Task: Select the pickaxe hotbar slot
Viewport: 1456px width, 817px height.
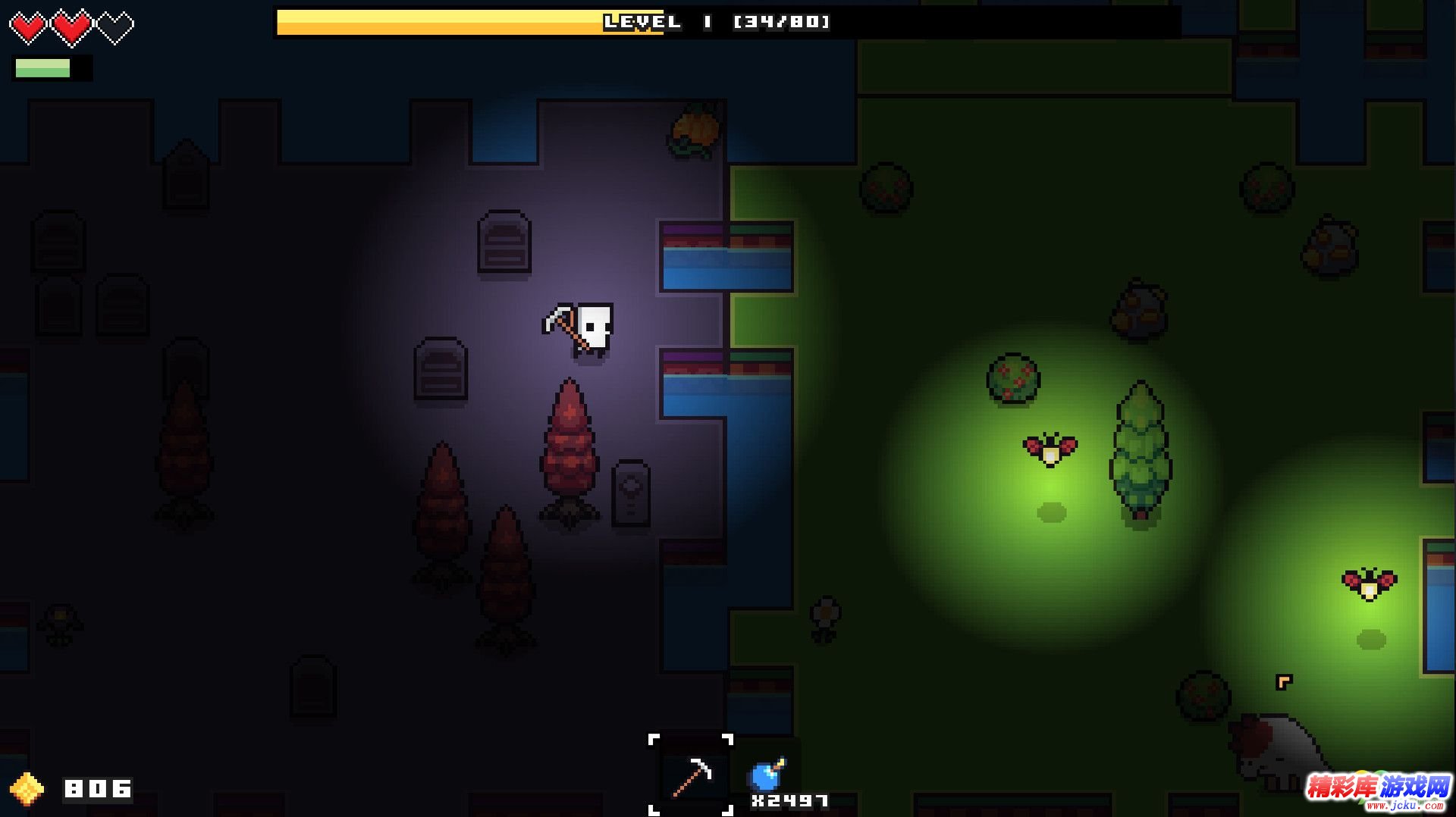Action: pos(691,775)
